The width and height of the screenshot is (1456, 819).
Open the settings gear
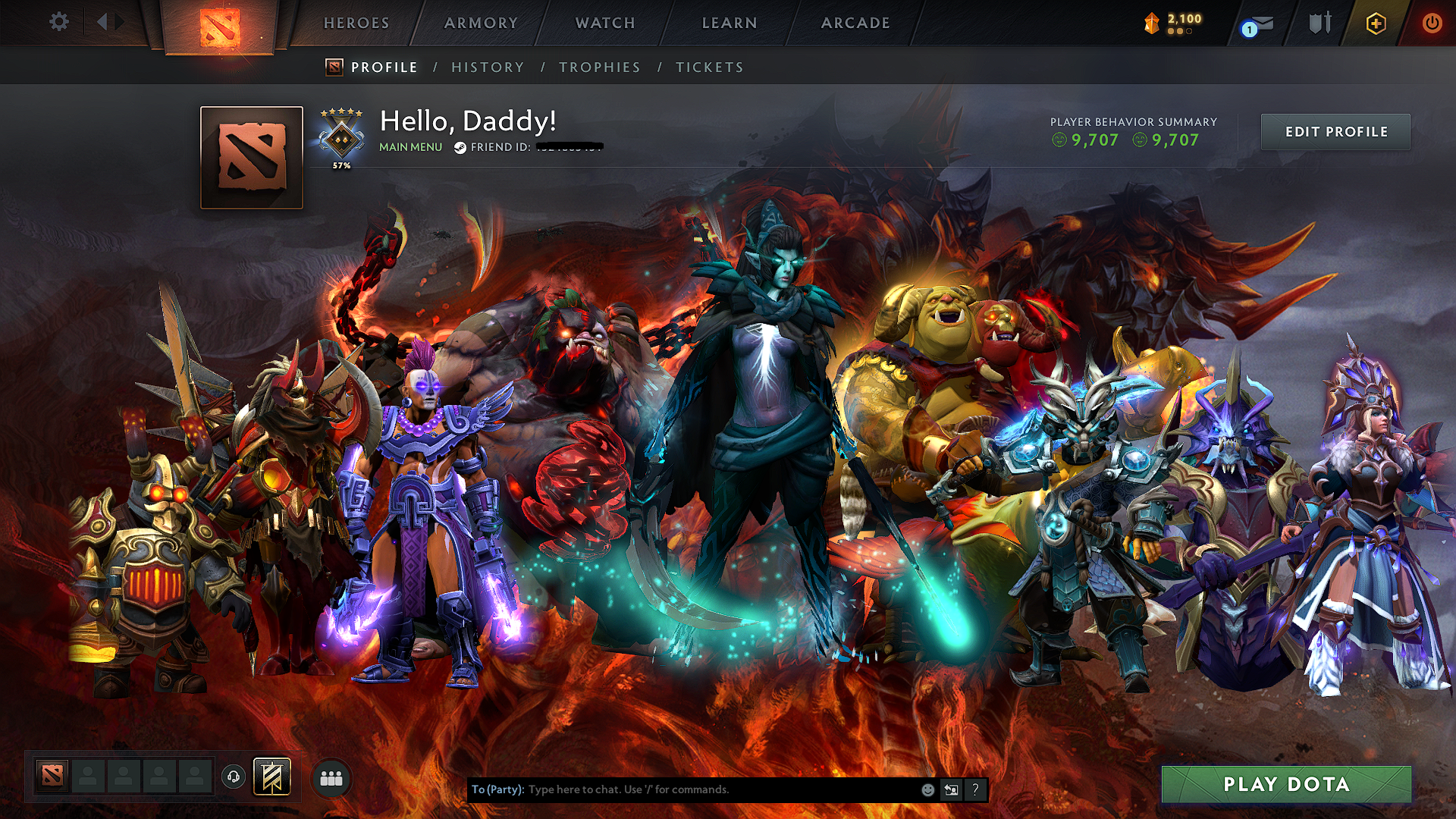[58, 21]
